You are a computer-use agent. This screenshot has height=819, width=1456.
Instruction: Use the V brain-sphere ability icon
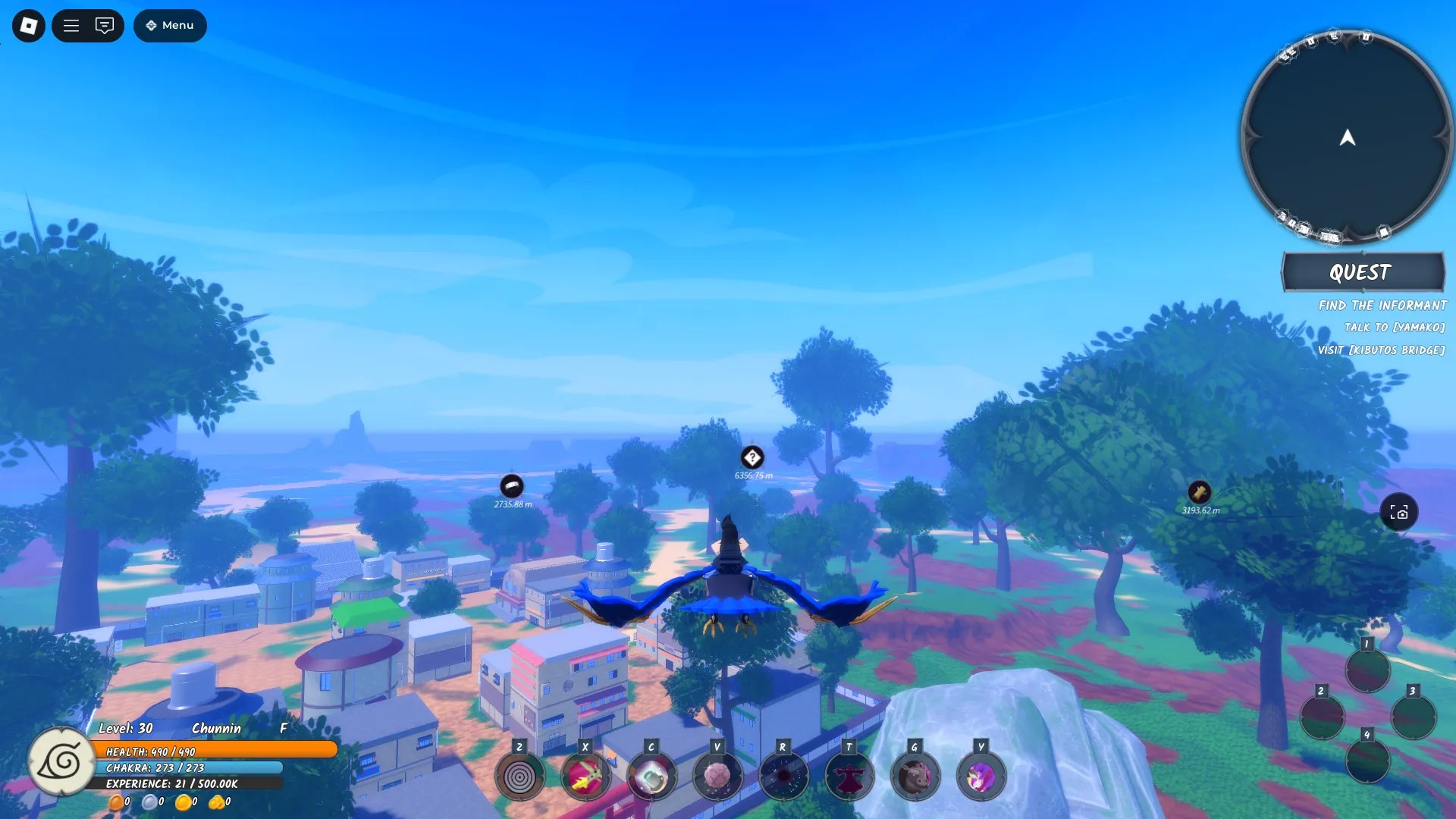717,777
